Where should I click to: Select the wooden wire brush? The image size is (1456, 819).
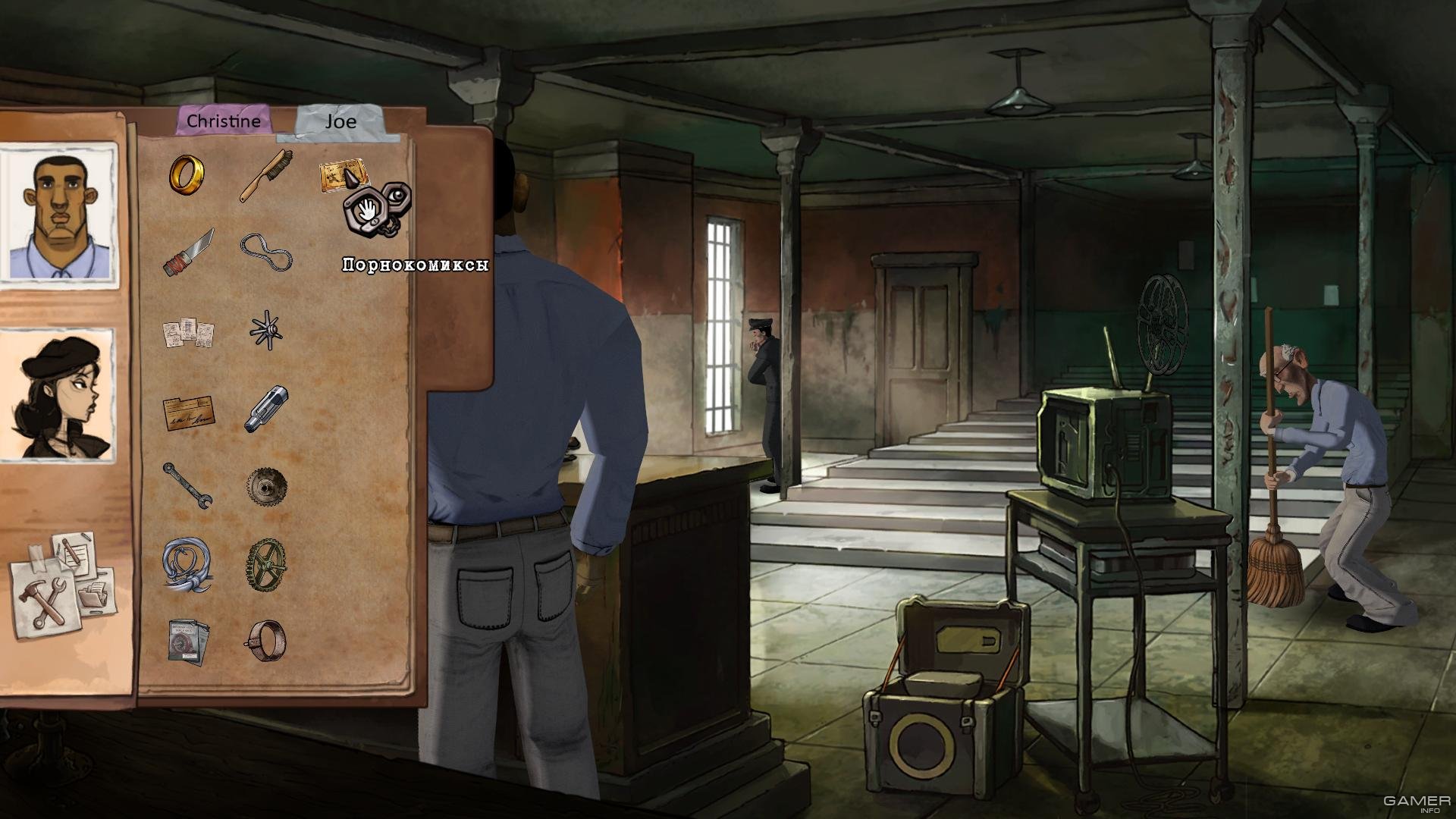pos(267,175)
